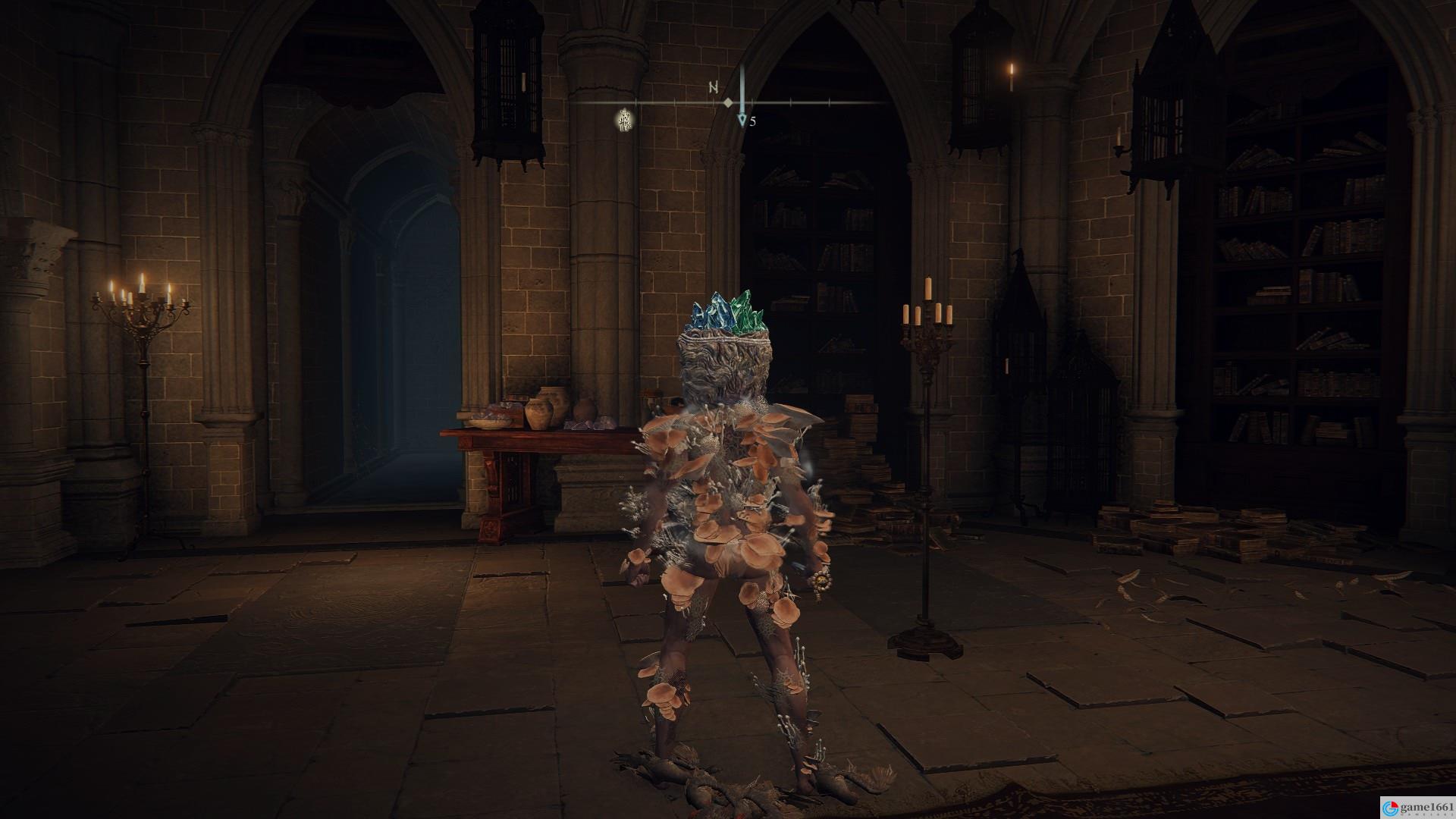Click the North indicator on the compass bar

point(714,87)
